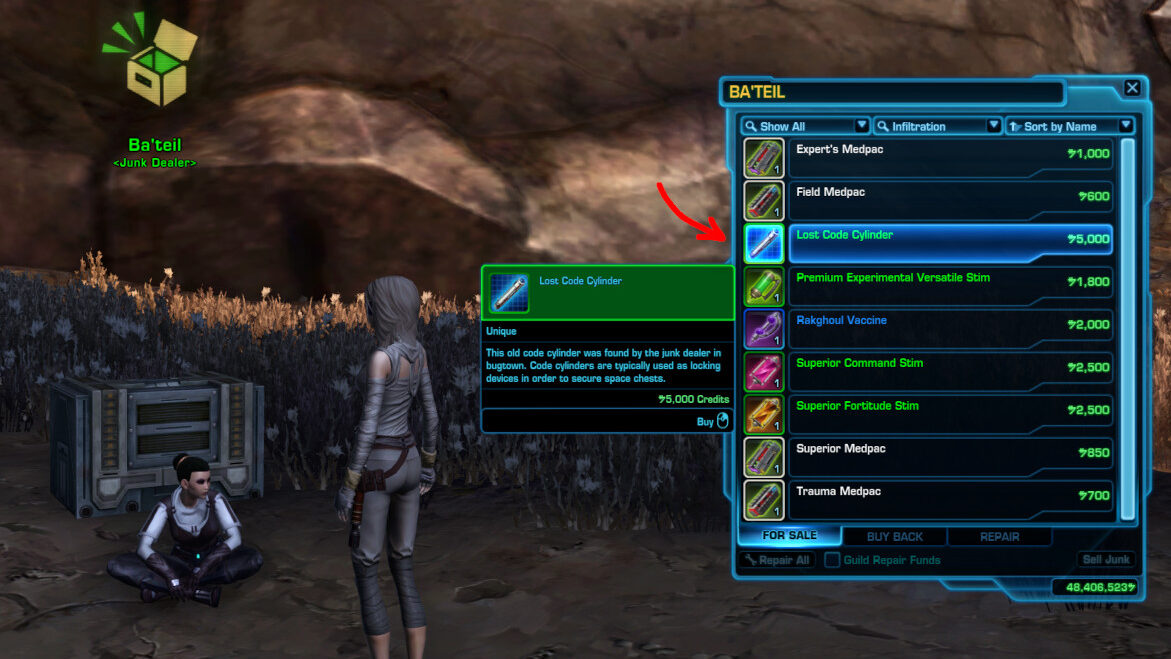The image size is (1171, 659).
Task: Select the Lost Code Cylinder row
Action: 950,243
